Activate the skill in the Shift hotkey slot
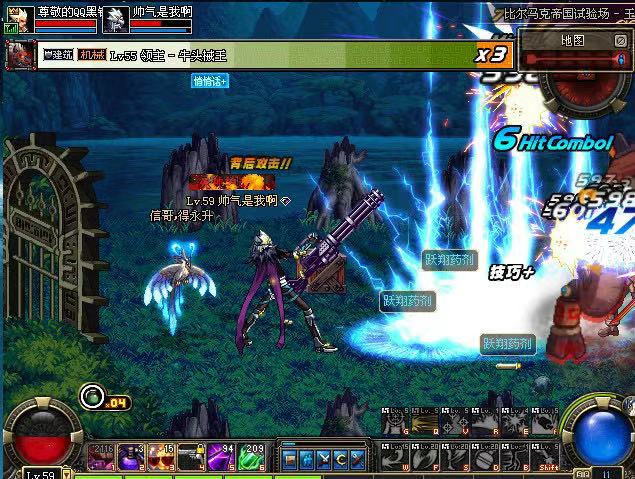Image resolution: width=635 pixels, height=479 pixels. point(547,458)
